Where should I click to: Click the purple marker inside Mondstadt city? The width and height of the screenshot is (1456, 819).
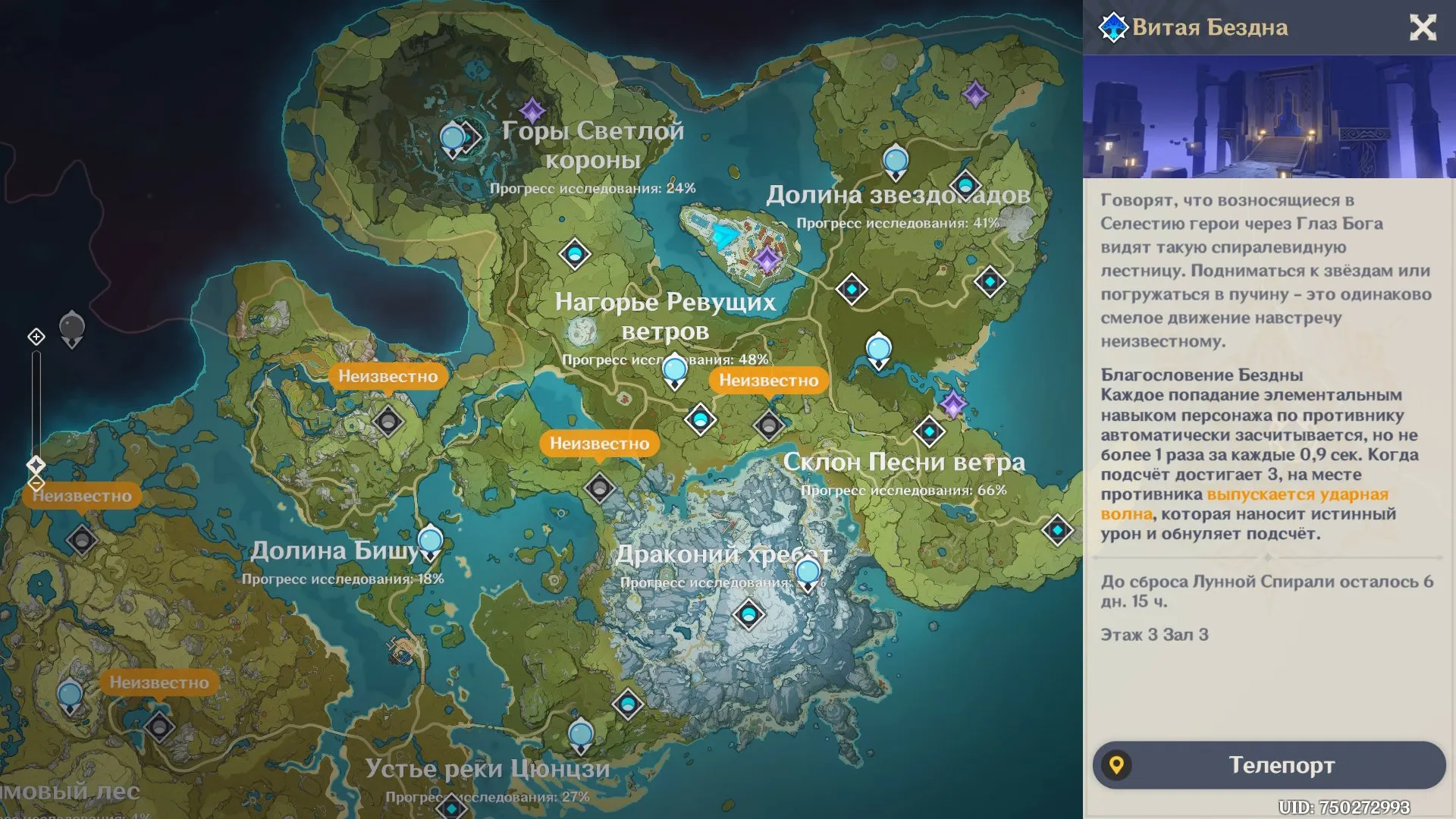(767, 260)
